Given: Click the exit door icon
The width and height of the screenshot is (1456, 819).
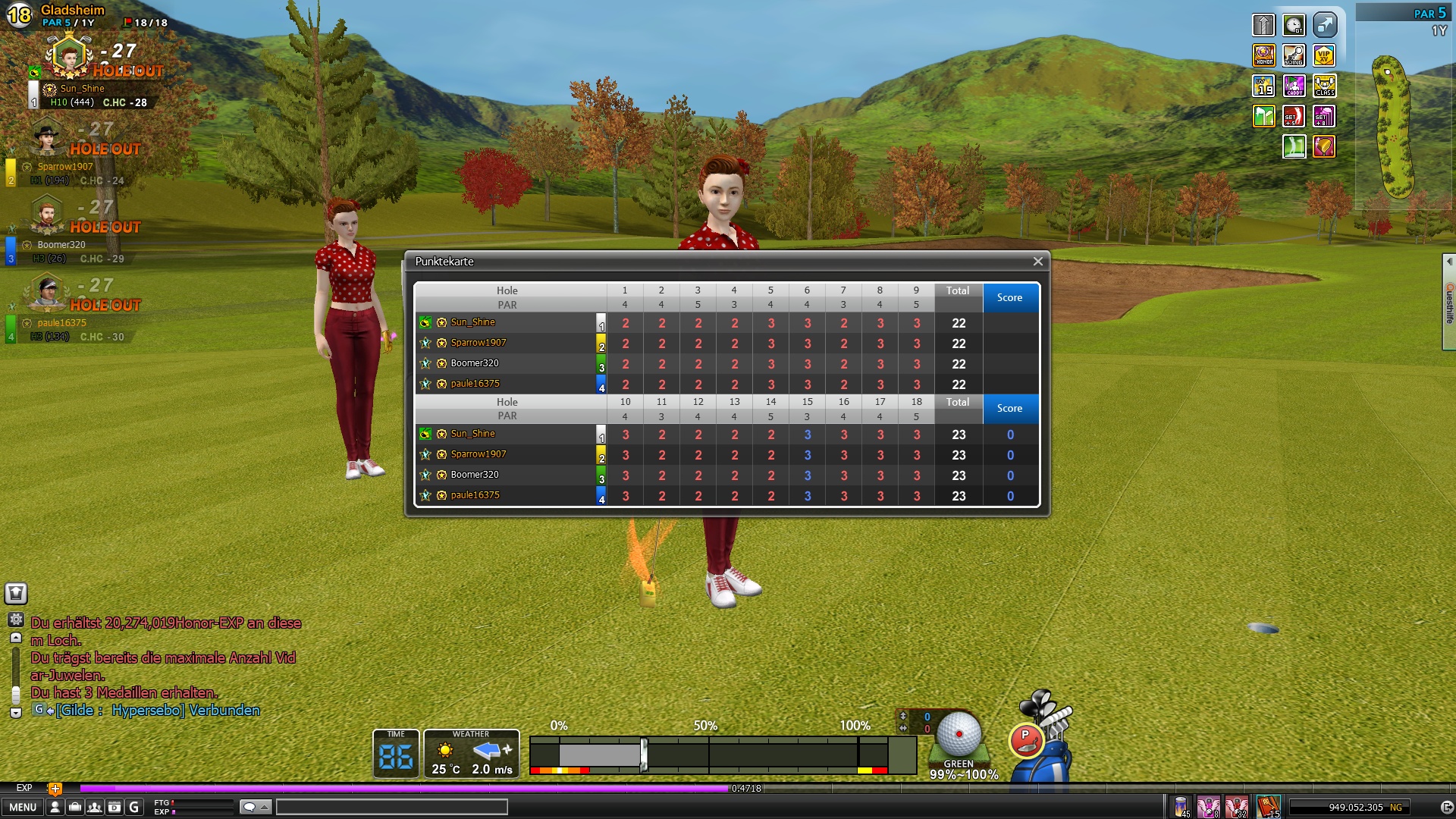Looking at the screenshot, I should (x=1446, y=807).
